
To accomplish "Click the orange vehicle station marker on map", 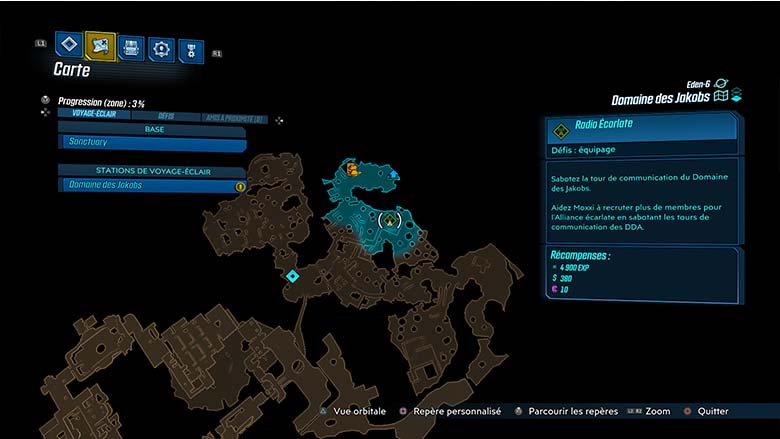I will coord(352,171).
